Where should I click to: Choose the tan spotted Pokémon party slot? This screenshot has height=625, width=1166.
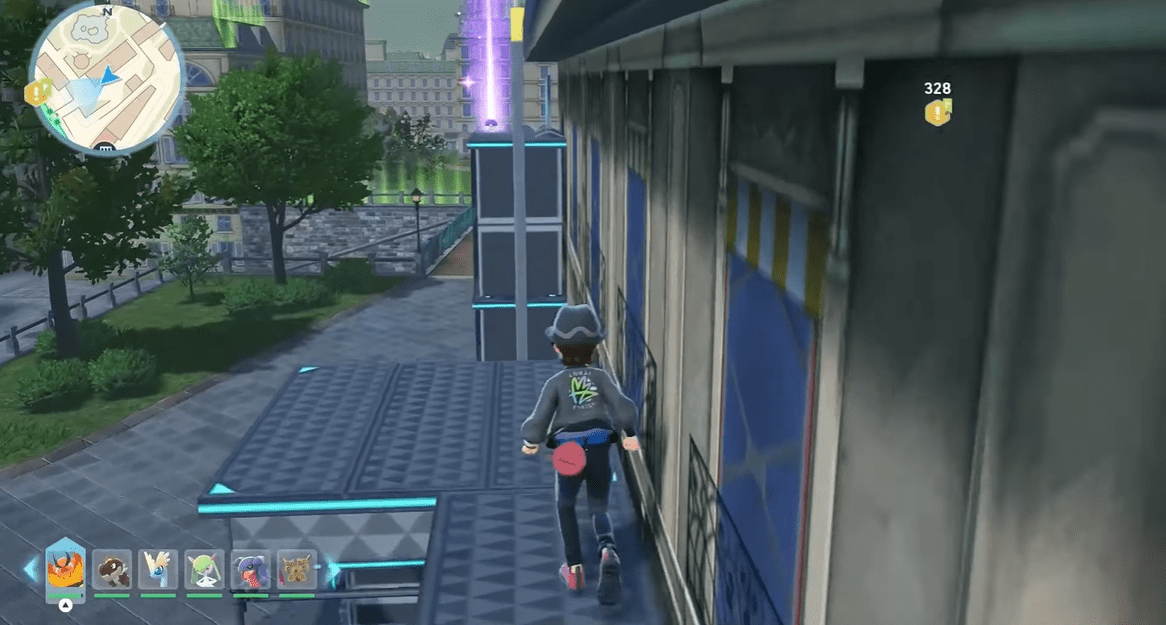point(296,570)
